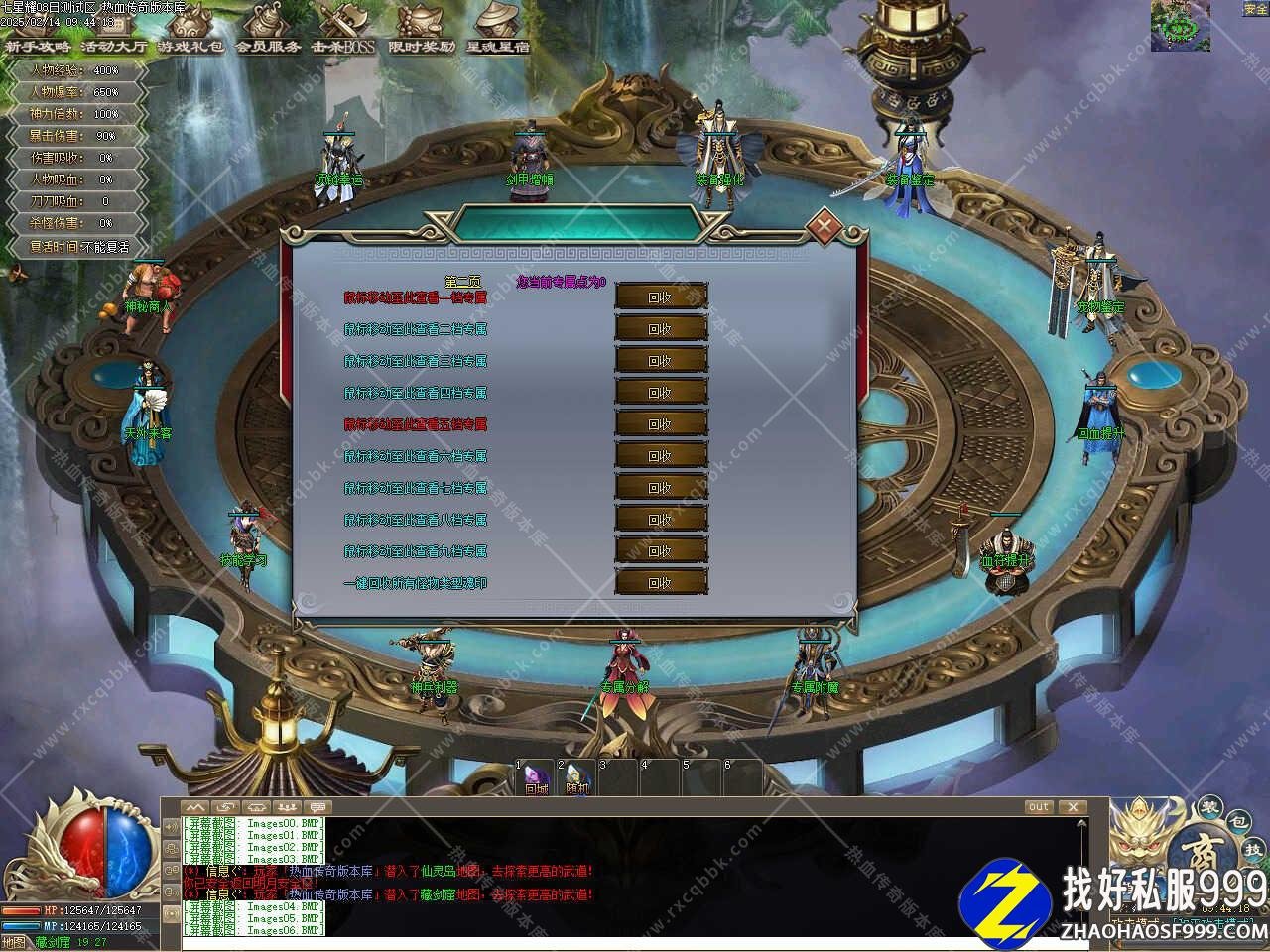Close the chat panel with its X
This screenshot has height=952, width=1270.
click(1072, 807)
